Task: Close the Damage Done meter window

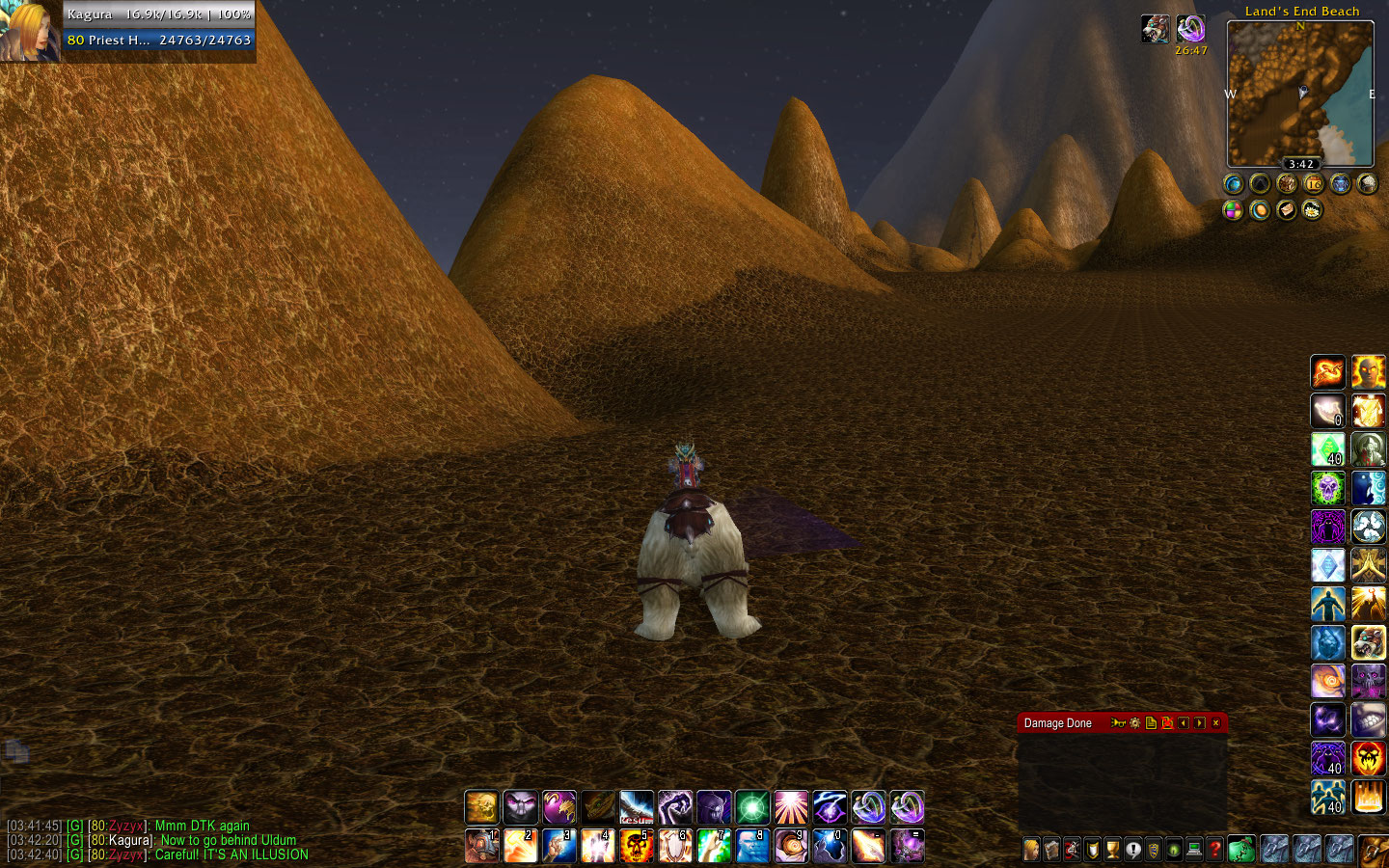Action: pyautogui.click(x=1215, y=723)
